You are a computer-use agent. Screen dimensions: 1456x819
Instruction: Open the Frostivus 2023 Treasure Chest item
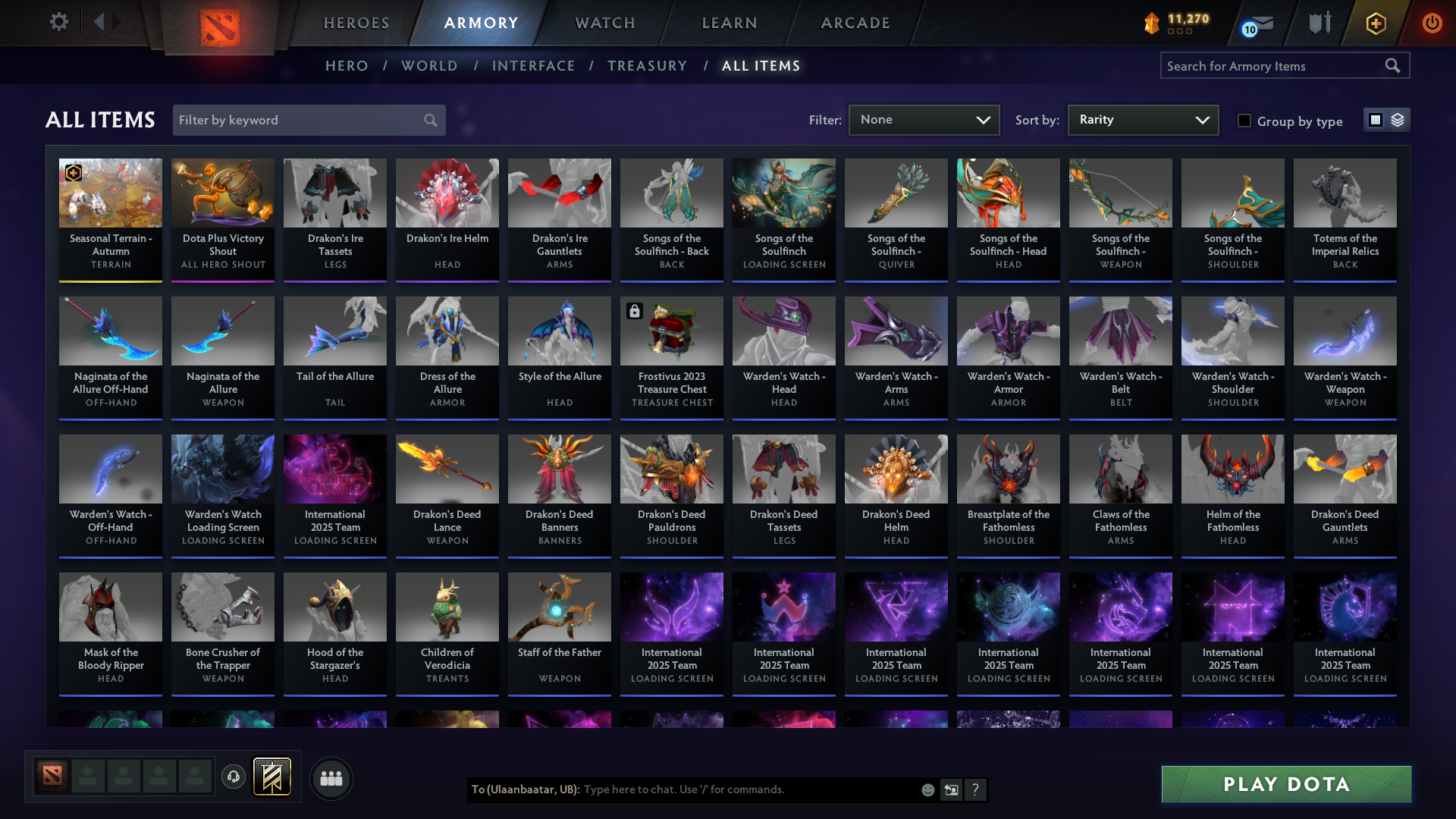coord(671,331)
